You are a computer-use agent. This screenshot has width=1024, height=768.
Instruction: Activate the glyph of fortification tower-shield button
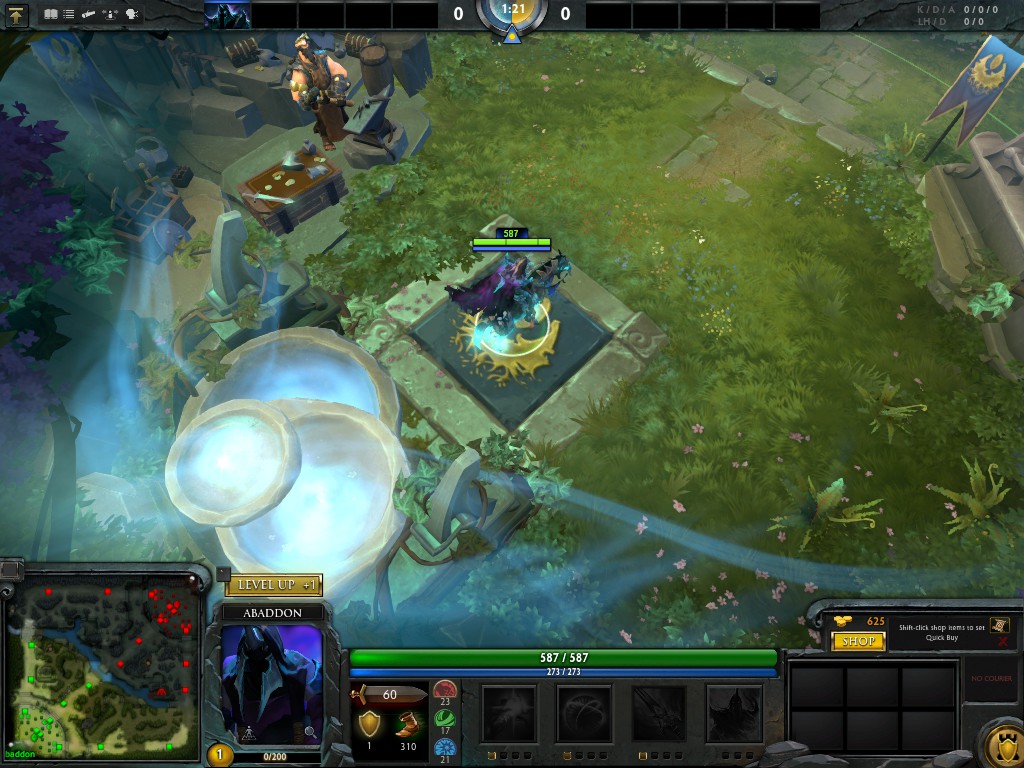(1001, 744)
